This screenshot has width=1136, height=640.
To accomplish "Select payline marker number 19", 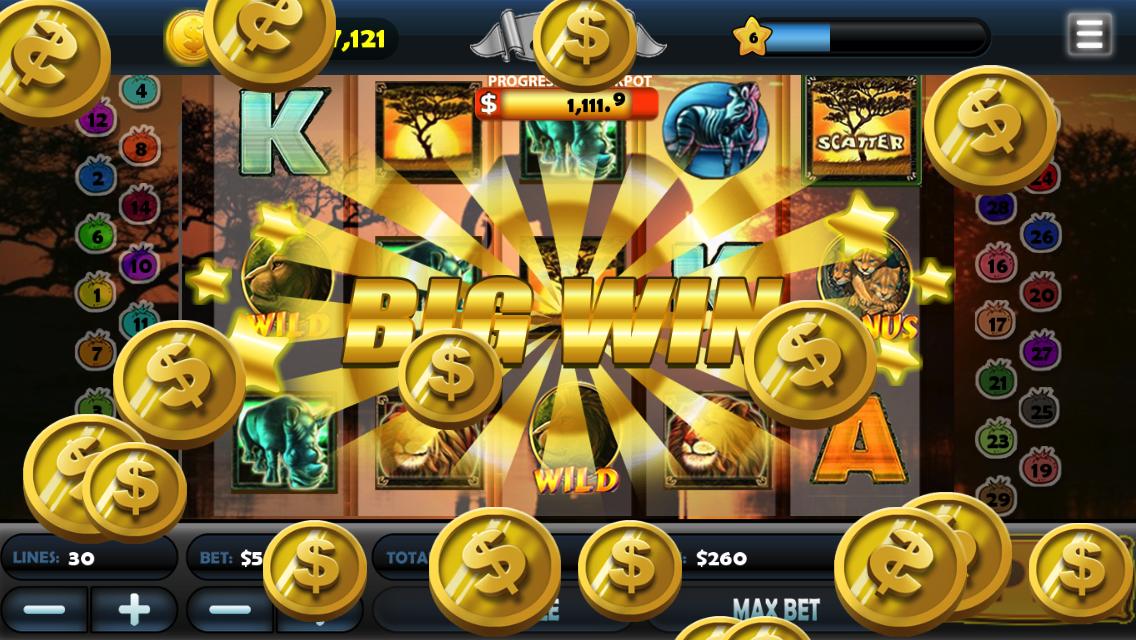I will (x=1041, y=468).
